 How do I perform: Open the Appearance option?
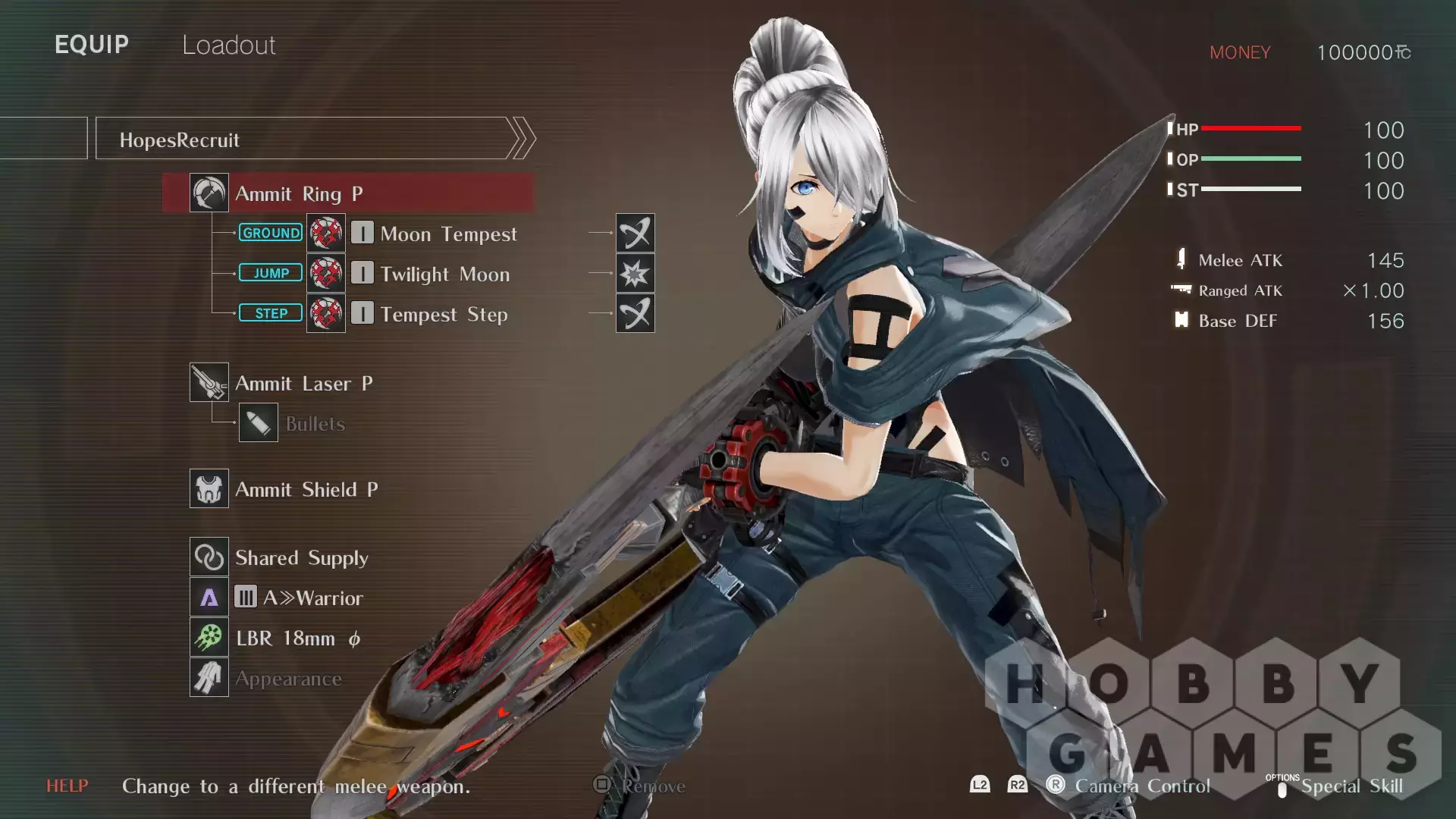288,679
